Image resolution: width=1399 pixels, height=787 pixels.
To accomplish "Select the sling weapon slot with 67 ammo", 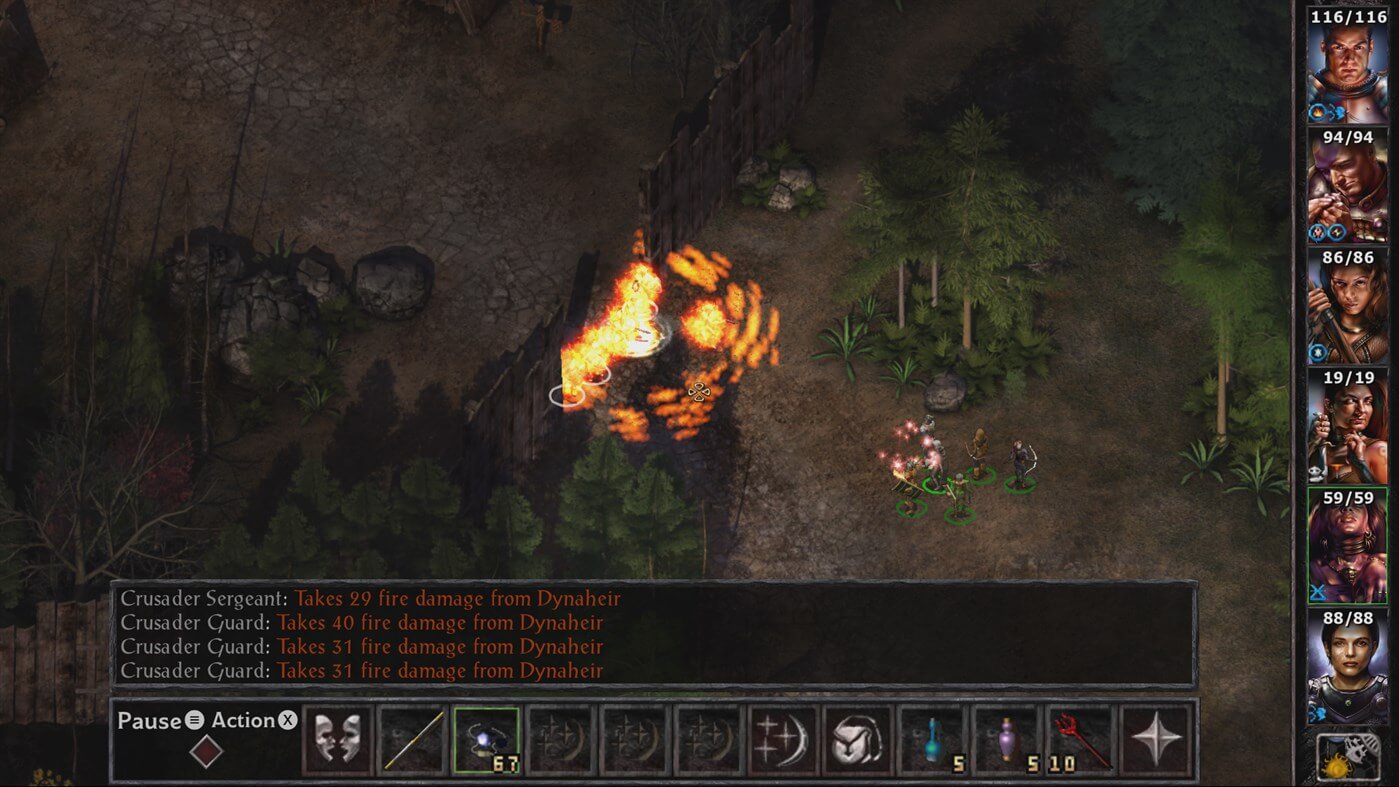I will coord(487,740).
